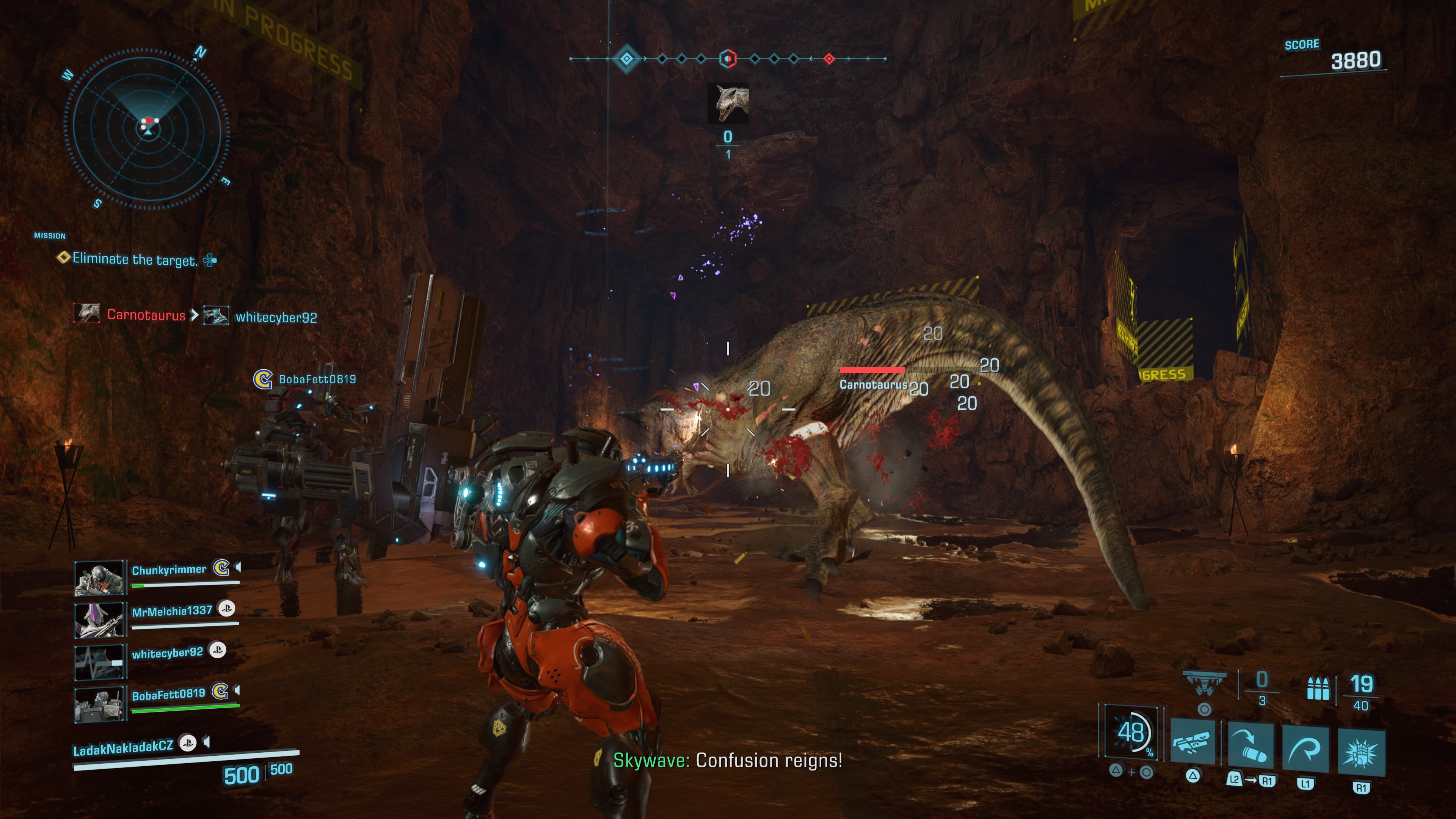This screenshot has height=819, width=1456.
Task: Select Chunkyrimmer's teammate portrait
Action: pos(99,577)
